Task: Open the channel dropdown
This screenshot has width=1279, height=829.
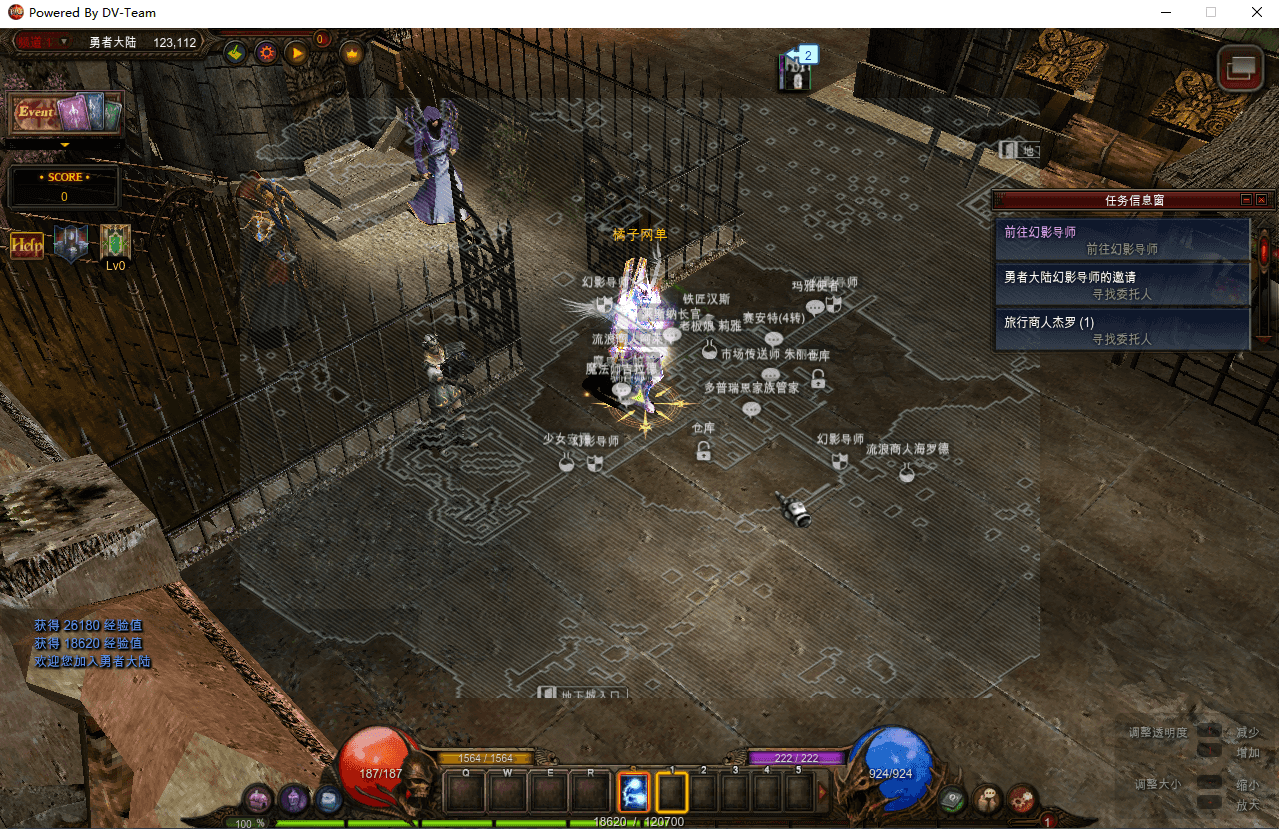Action: tap(64, 42)
